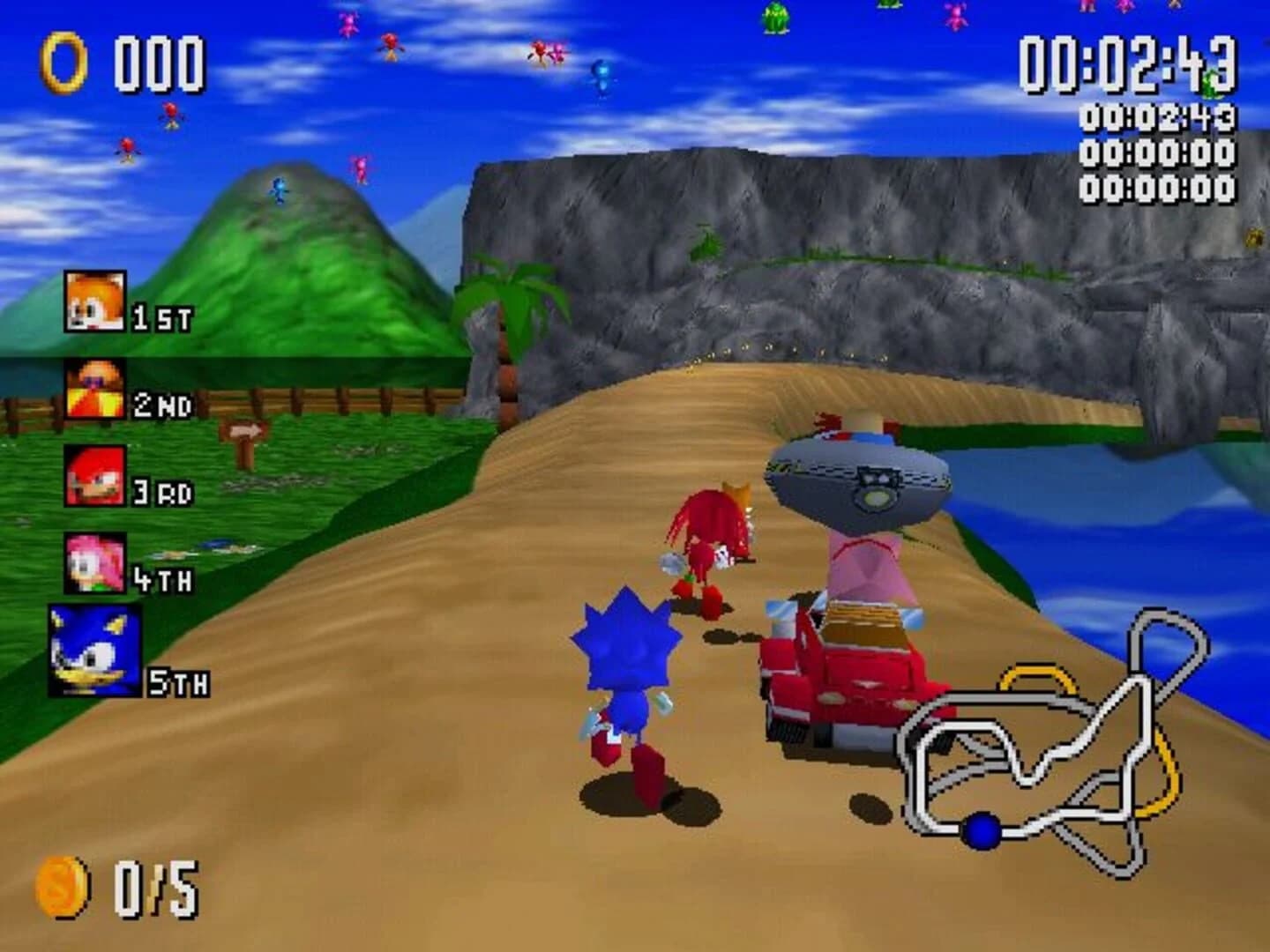
Task: Click the red signpost arrow pointing right
Action: [x=247, y=430]
